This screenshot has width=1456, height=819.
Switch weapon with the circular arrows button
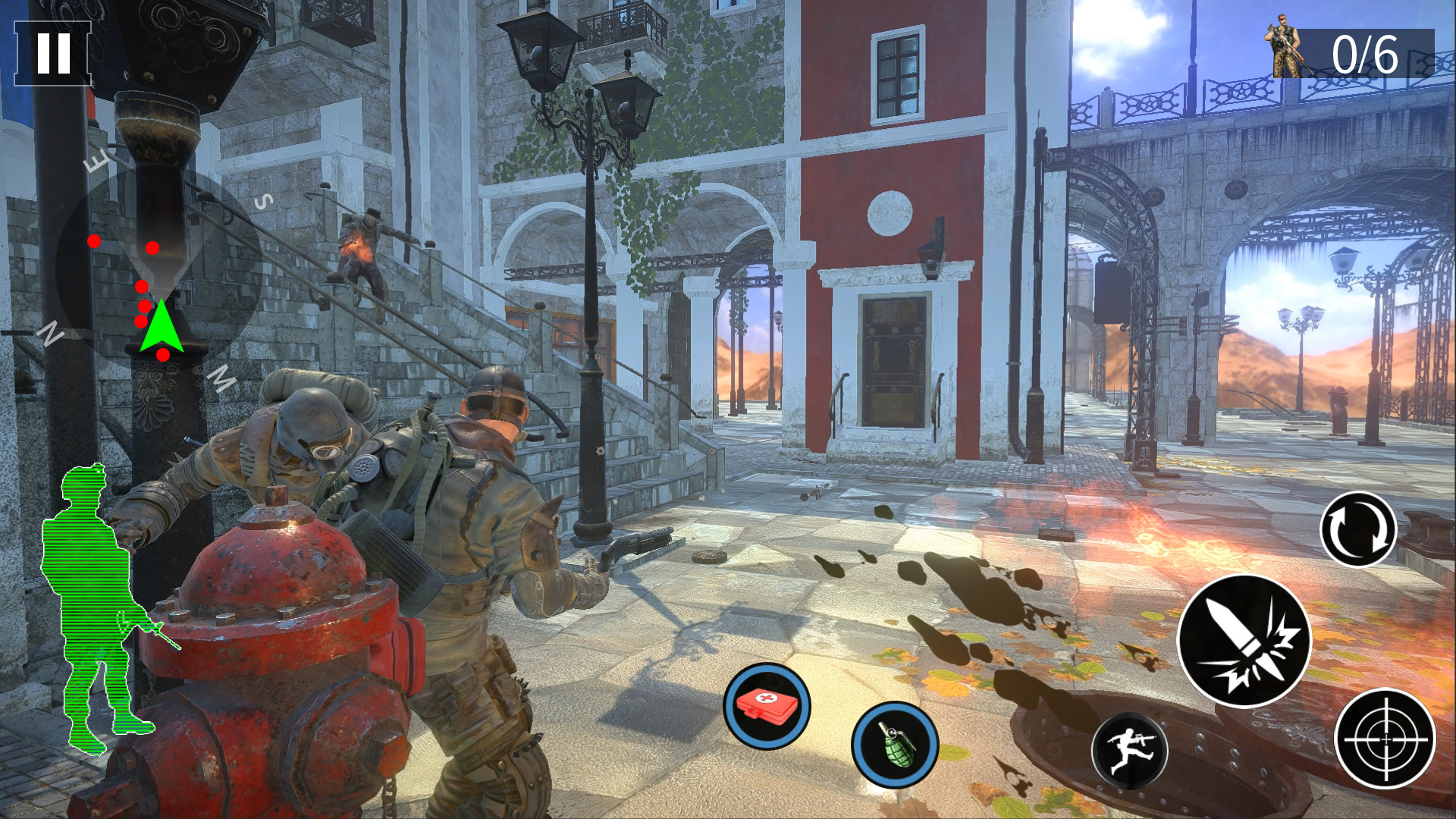coord(1358,529)
